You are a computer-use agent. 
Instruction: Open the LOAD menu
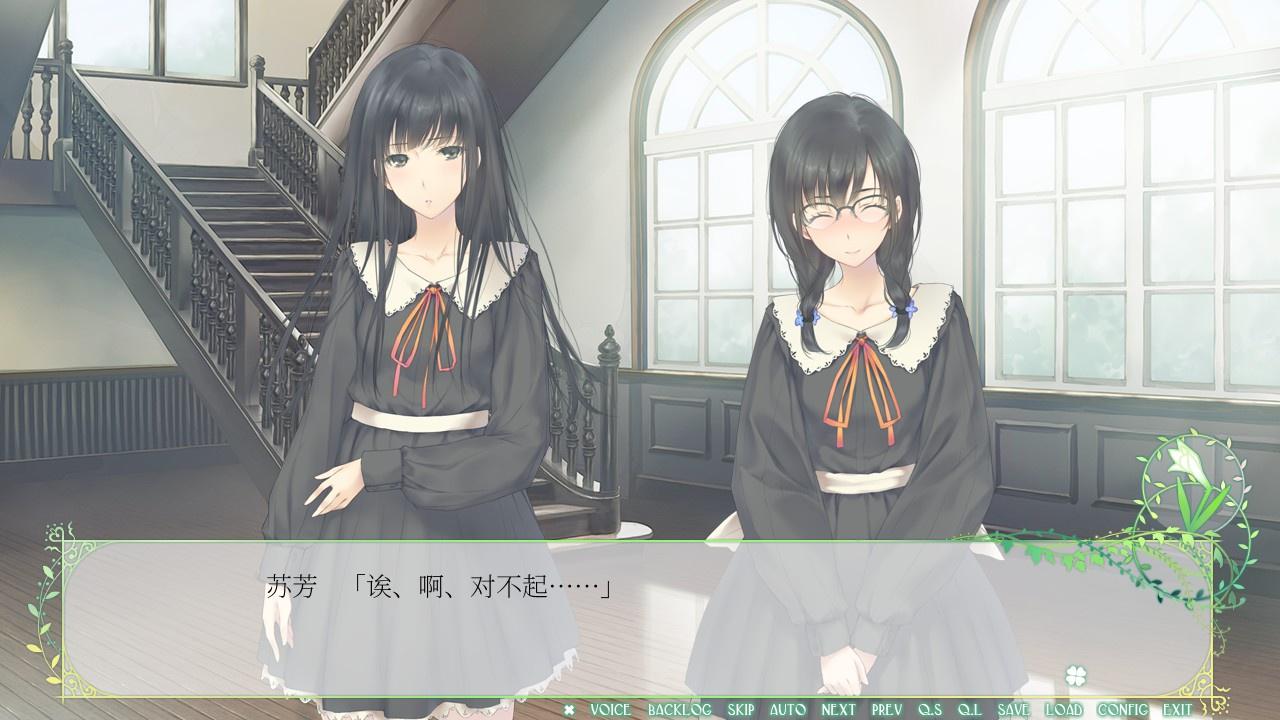coord(1063,710)
